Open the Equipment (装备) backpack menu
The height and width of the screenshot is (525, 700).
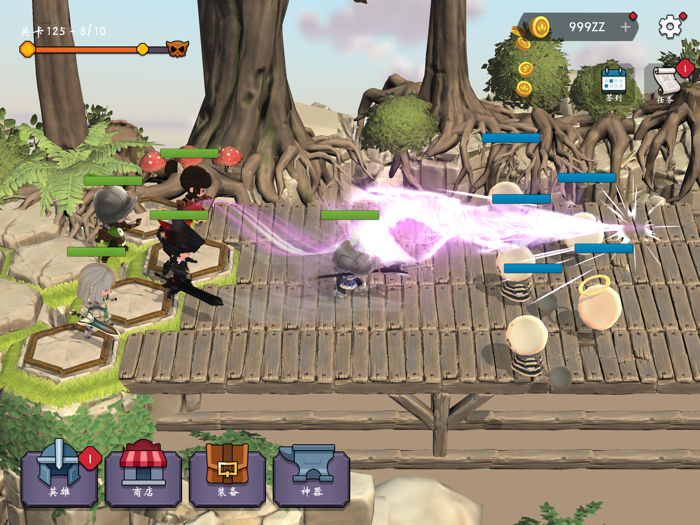pyautogui.click(x=227, y=474)
